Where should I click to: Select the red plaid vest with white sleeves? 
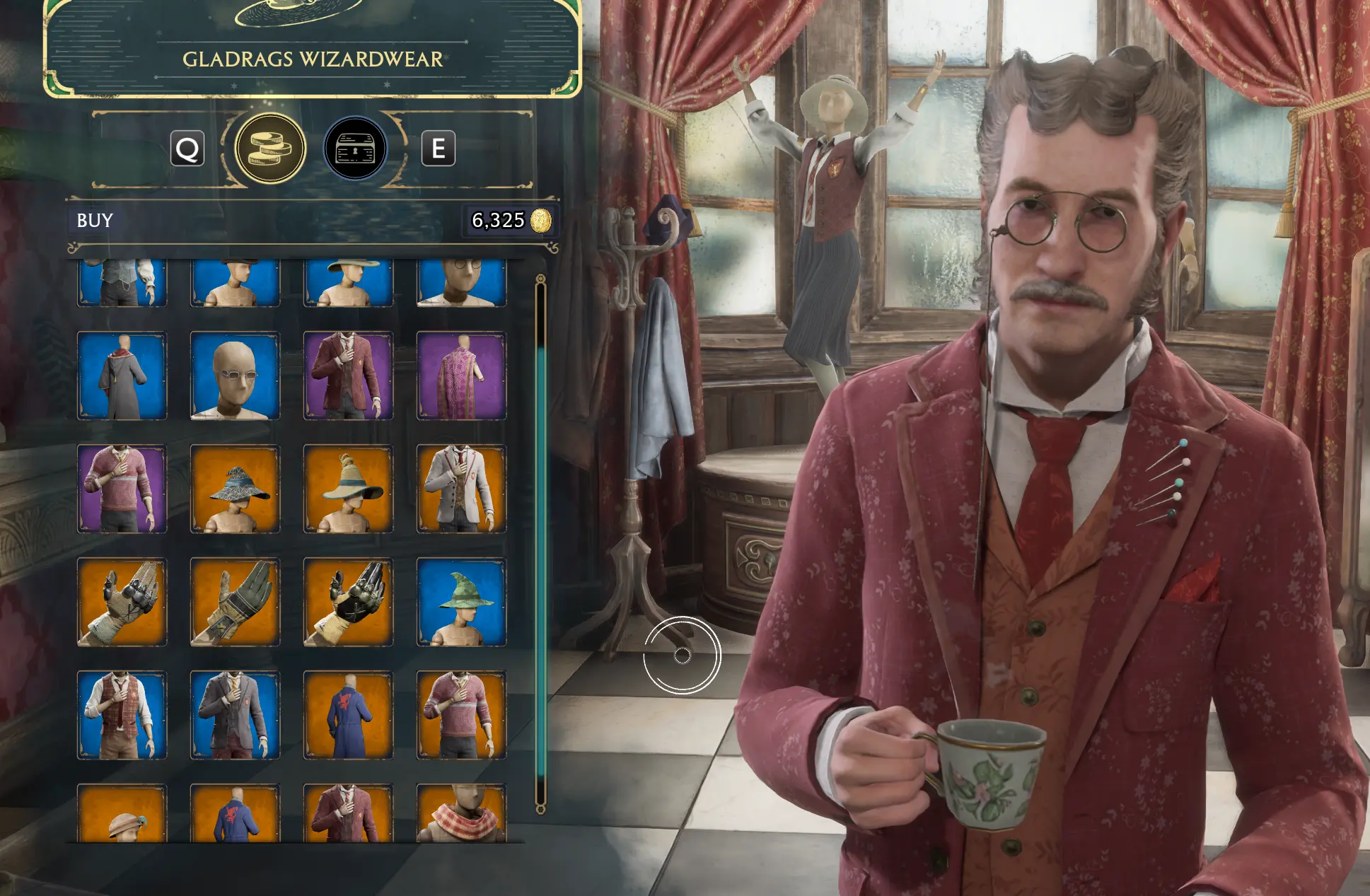click(x=122, y=715)
